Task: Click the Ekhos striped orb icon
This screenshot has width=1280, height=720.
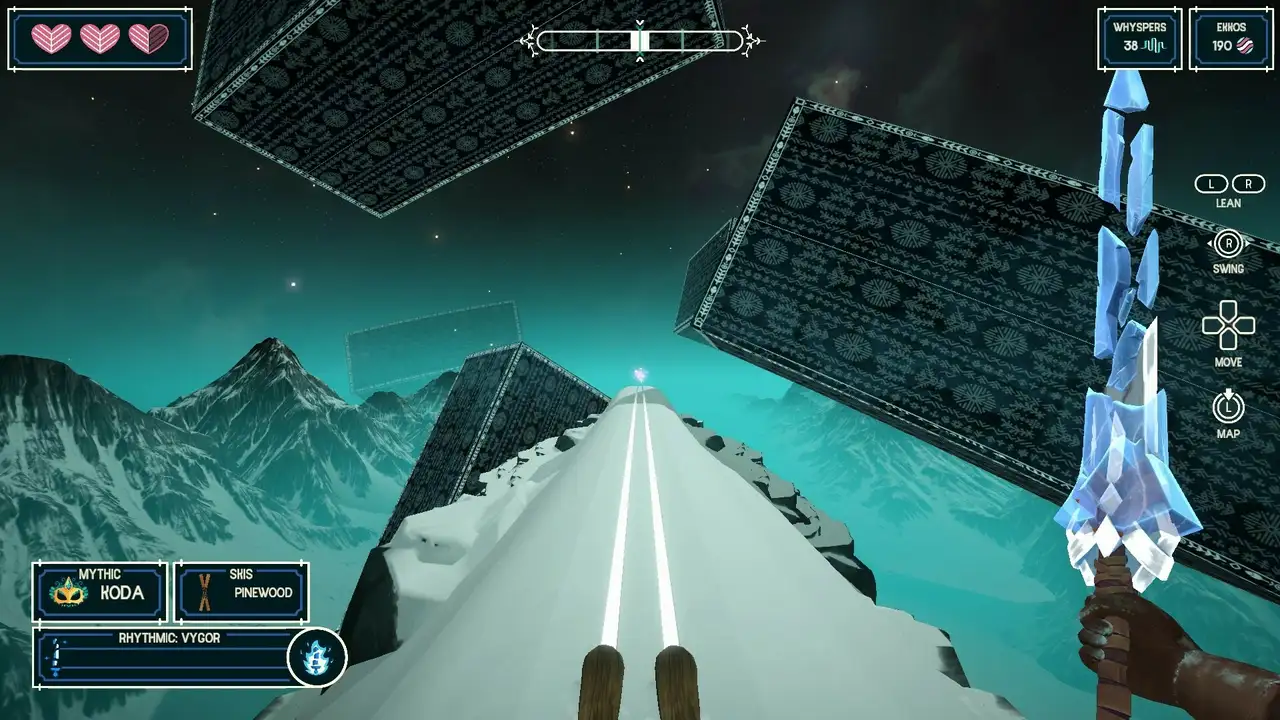Action: (1247, 46)
